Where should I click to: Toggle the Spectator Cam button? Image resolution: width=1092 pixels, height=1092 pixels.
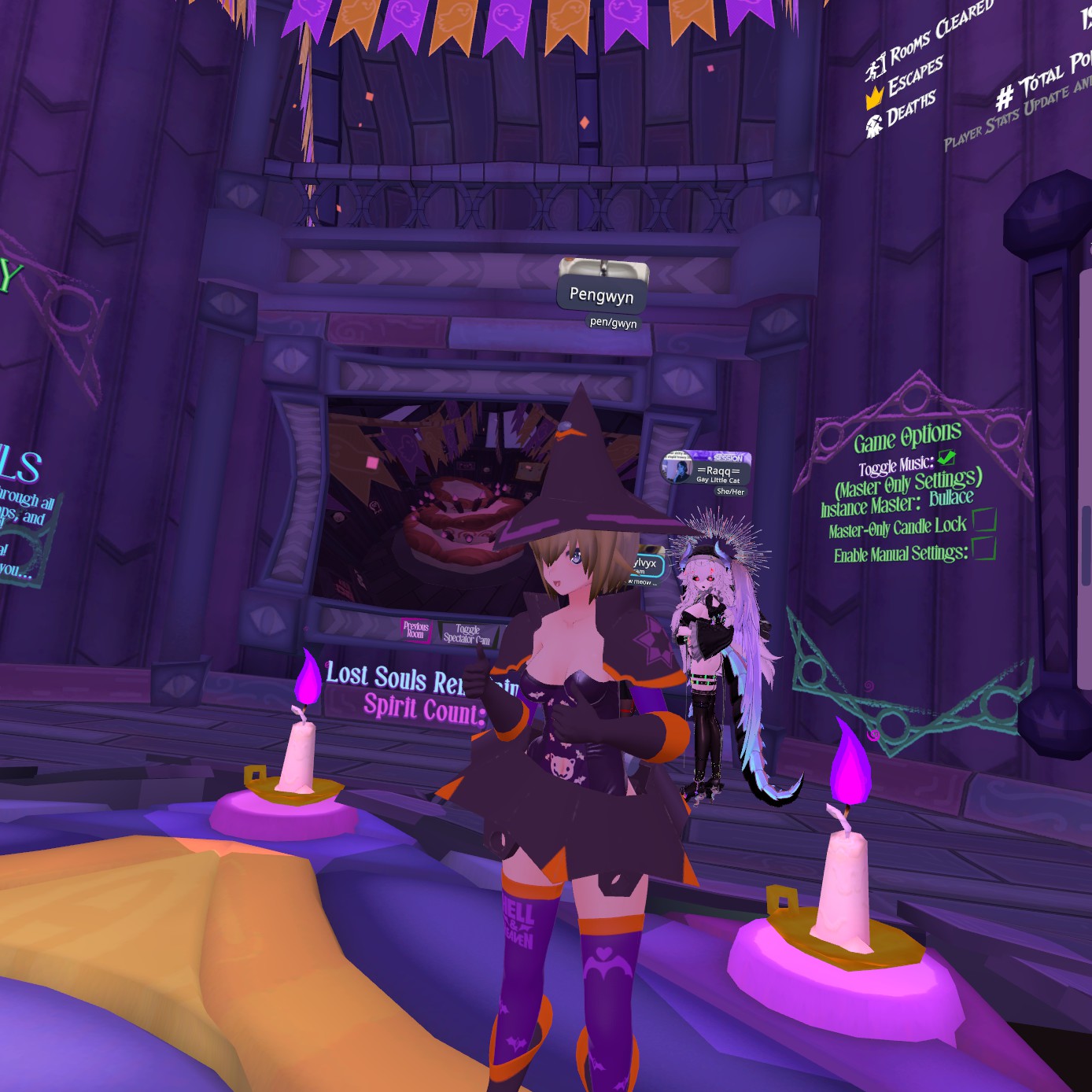[467, 634]
